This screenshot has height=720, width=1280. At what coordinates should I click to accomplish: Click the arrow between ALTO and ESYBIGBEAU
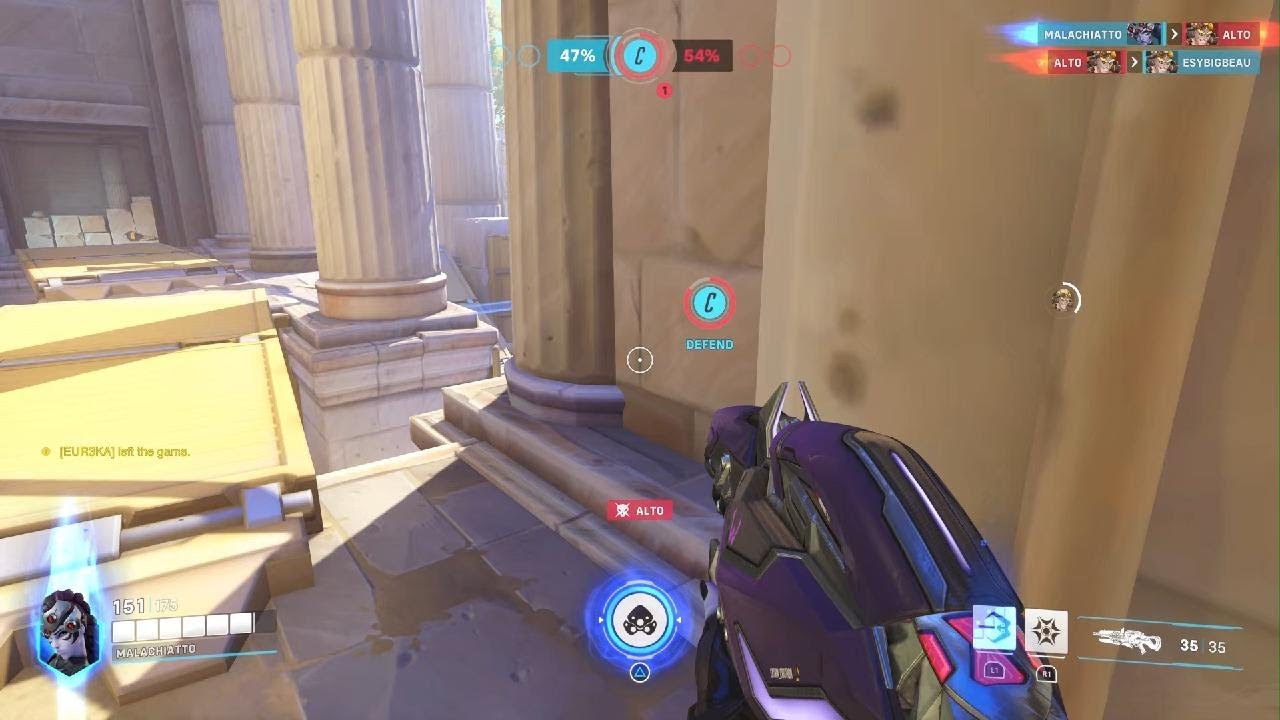click(x=1133, y=62)
